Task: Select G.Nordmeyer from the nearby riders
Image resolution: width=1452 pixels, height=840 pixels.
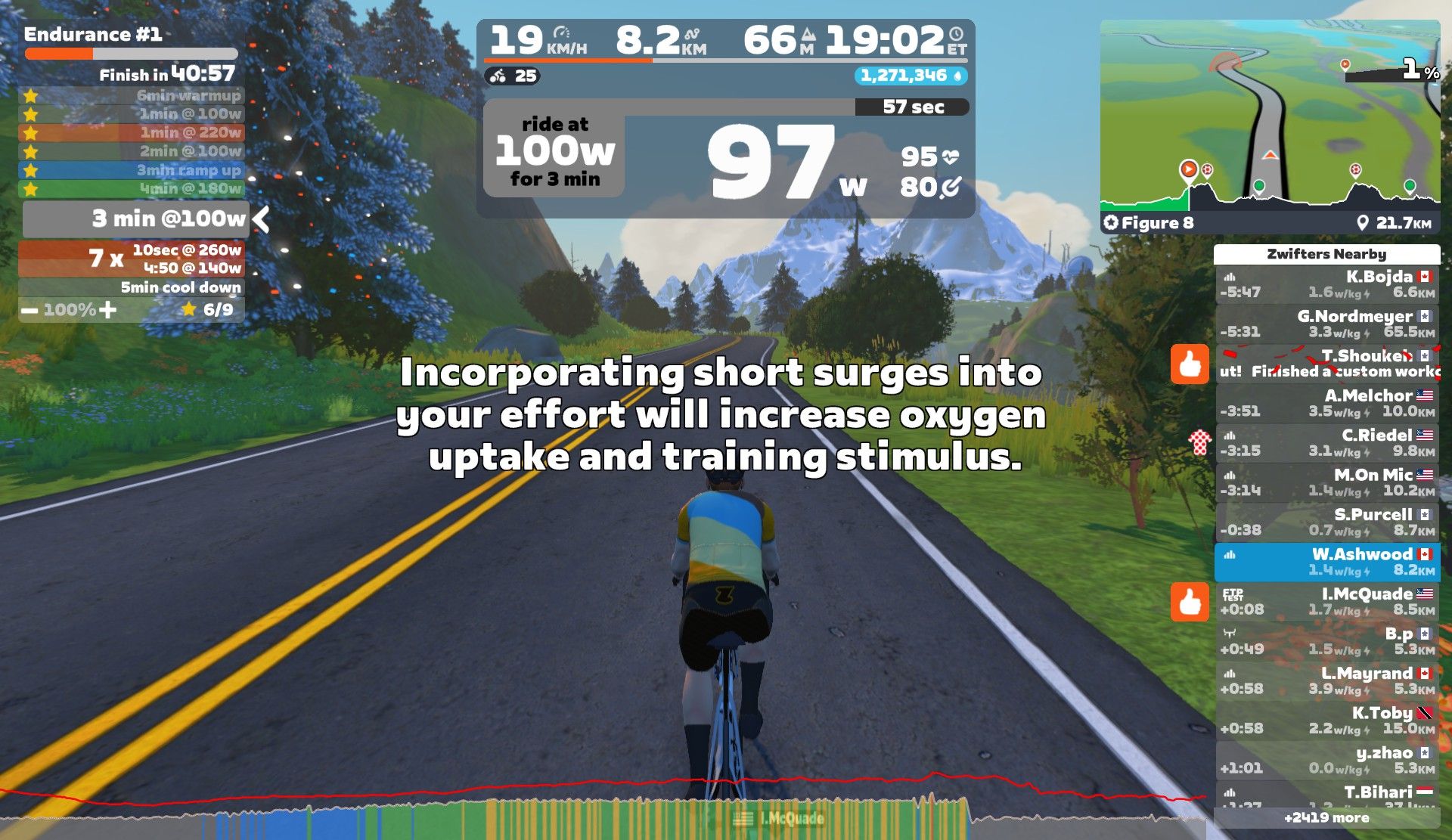Action: (x=1326, y=324)
